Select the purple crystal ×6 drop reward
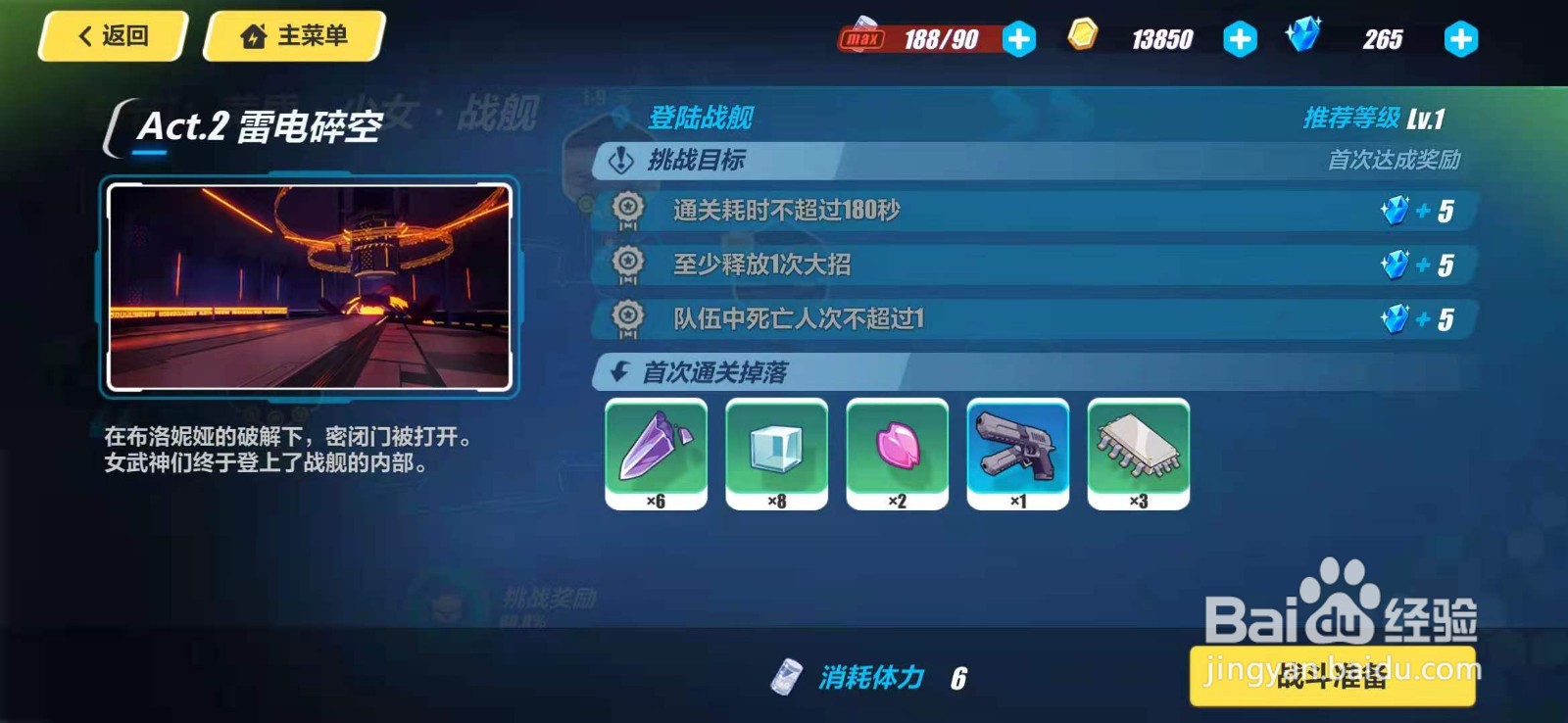Image resolution: width=1568 pixels, height=723 pixels. [x=655, y=453]
